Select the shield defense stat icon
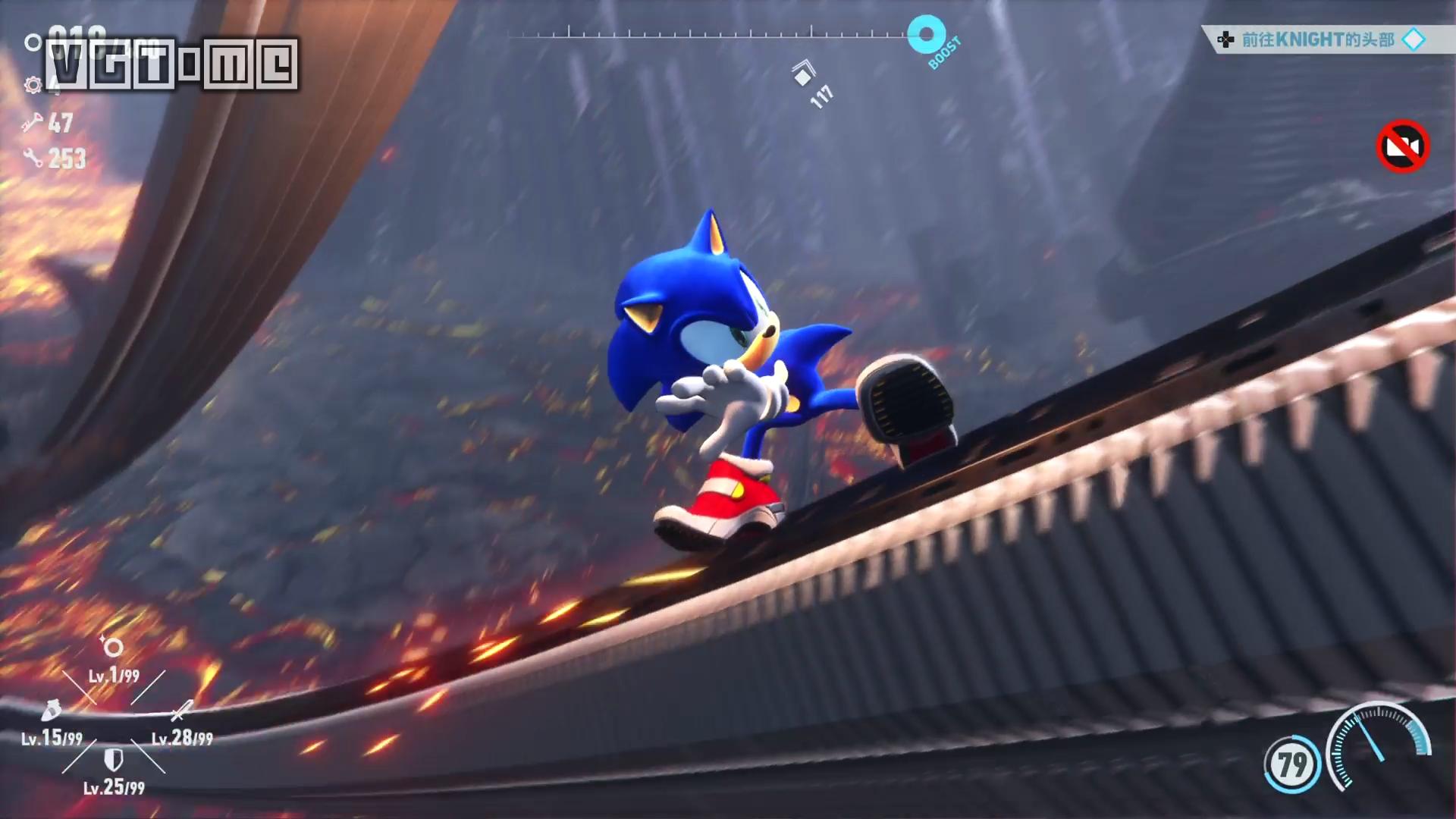Screen dimensions: 1456x819 click(113, 759)
